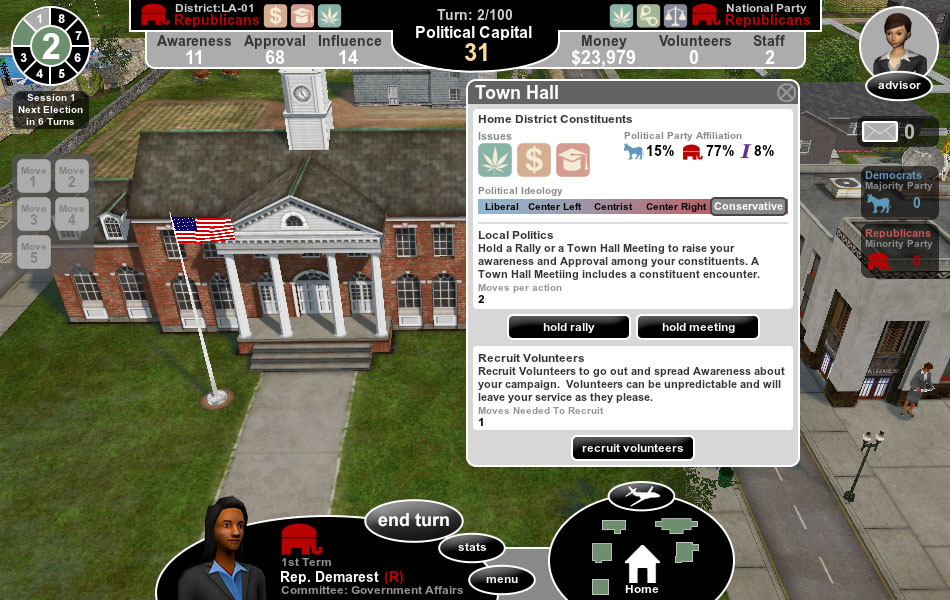This screenshot has width=950, height=600.
Task: Select the dollar sign issue in Town Hall
Action: pyautogui.click(x=534, y=160)
